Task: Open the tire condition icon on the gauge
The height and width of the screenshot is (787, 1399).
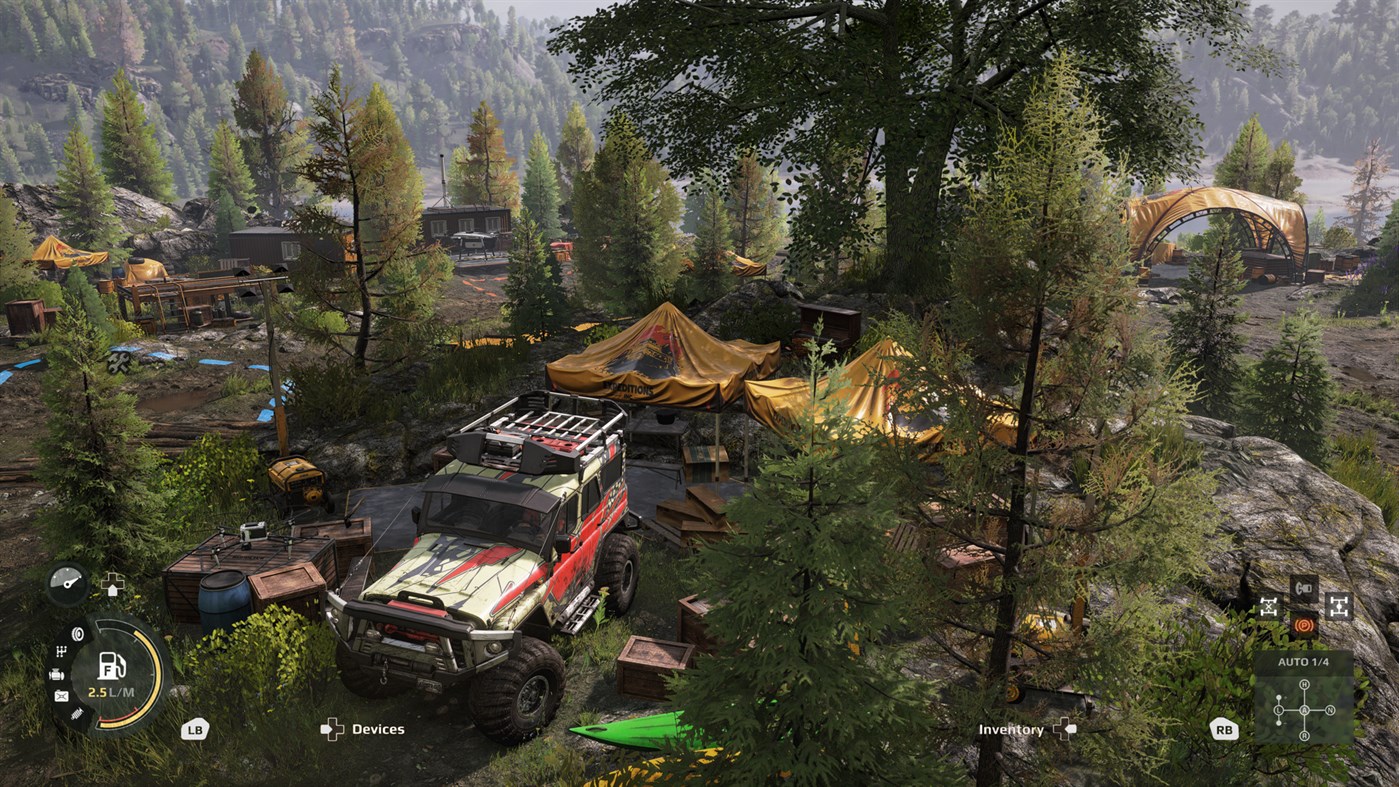Action: tap(78, 634)
